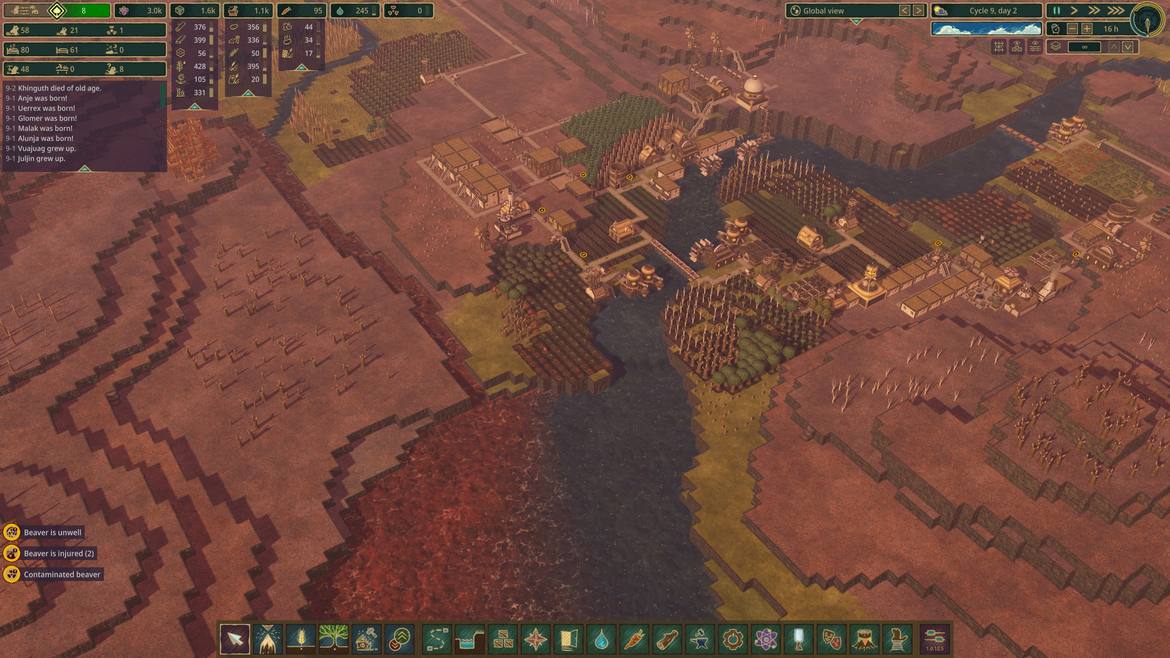Switch to the previous district view arrow

pos(905,11)
